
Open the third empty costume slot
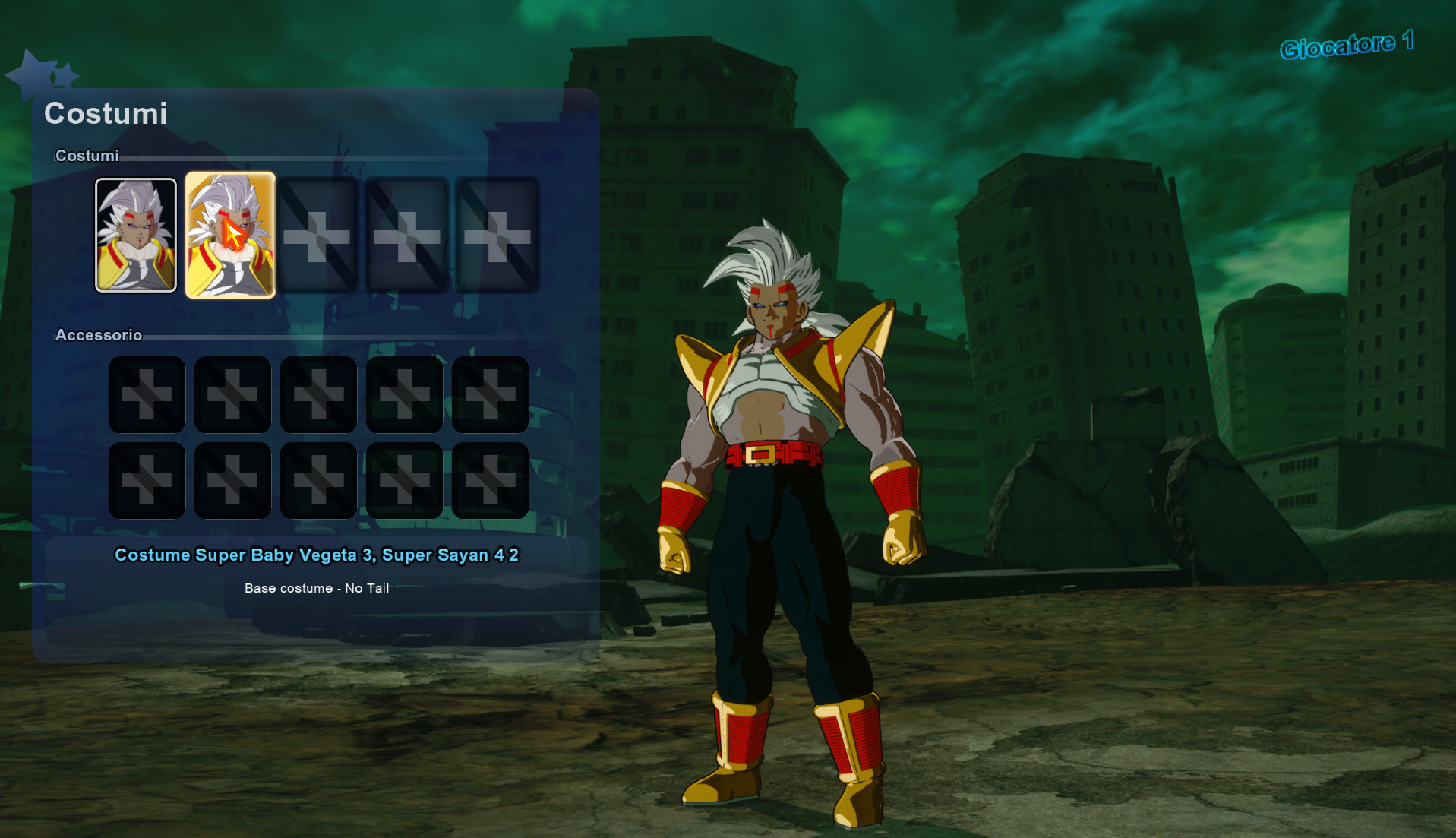point(318,234)
